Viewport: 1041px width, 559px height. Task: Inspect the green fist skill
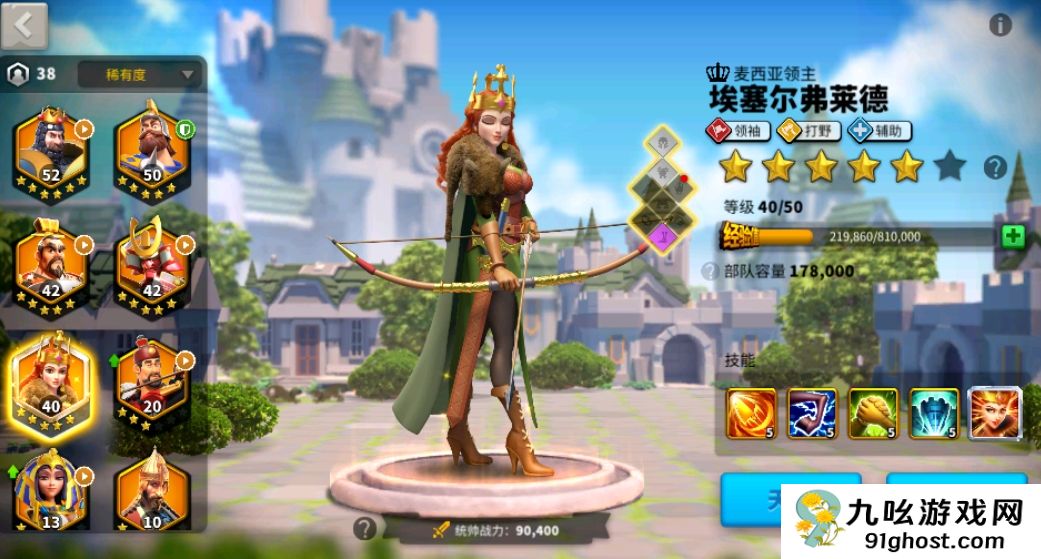(873, 412)
